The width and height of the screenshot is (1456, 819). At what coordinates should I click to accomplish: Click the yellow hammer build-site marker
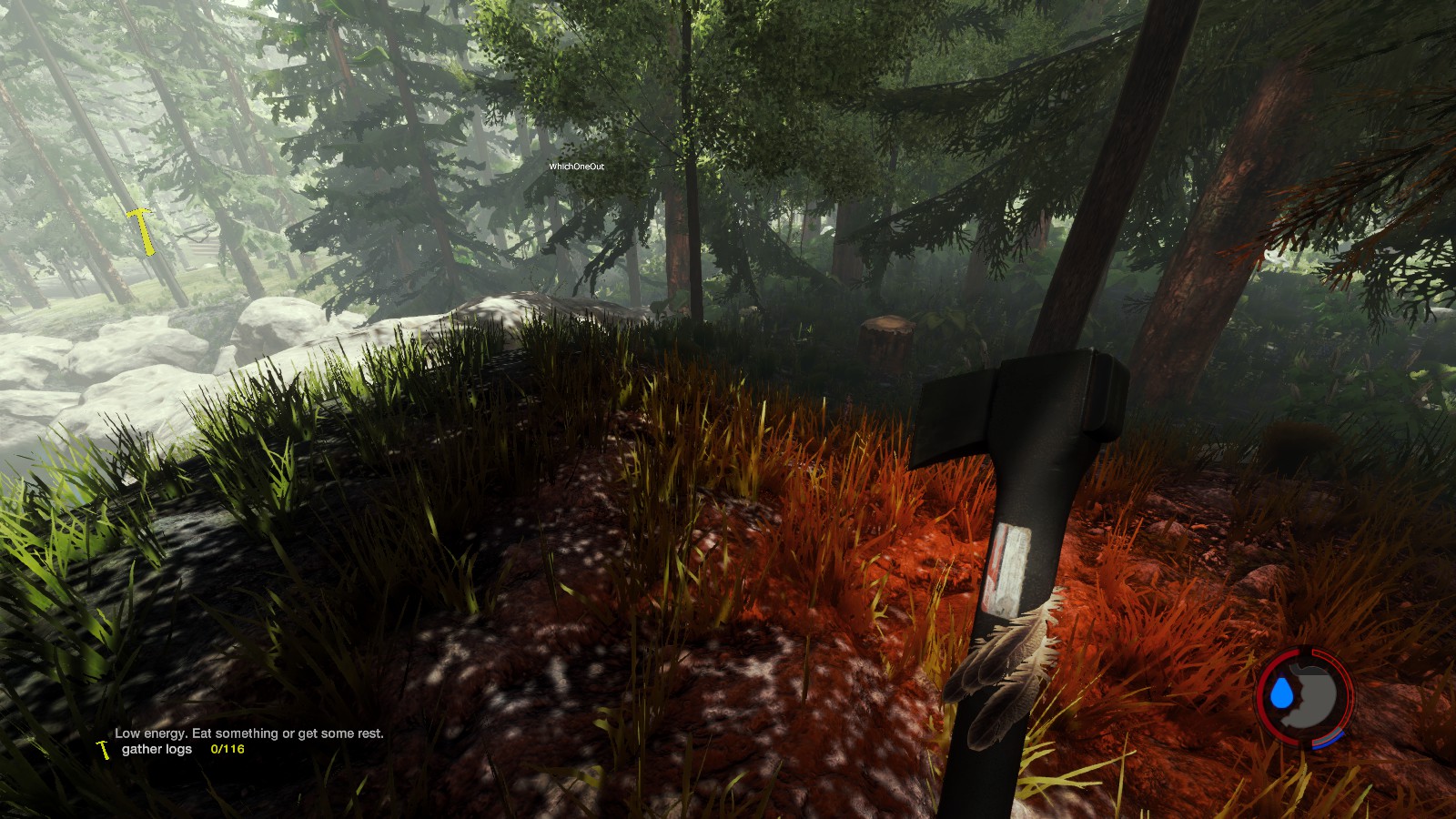[x=141, y=229]
